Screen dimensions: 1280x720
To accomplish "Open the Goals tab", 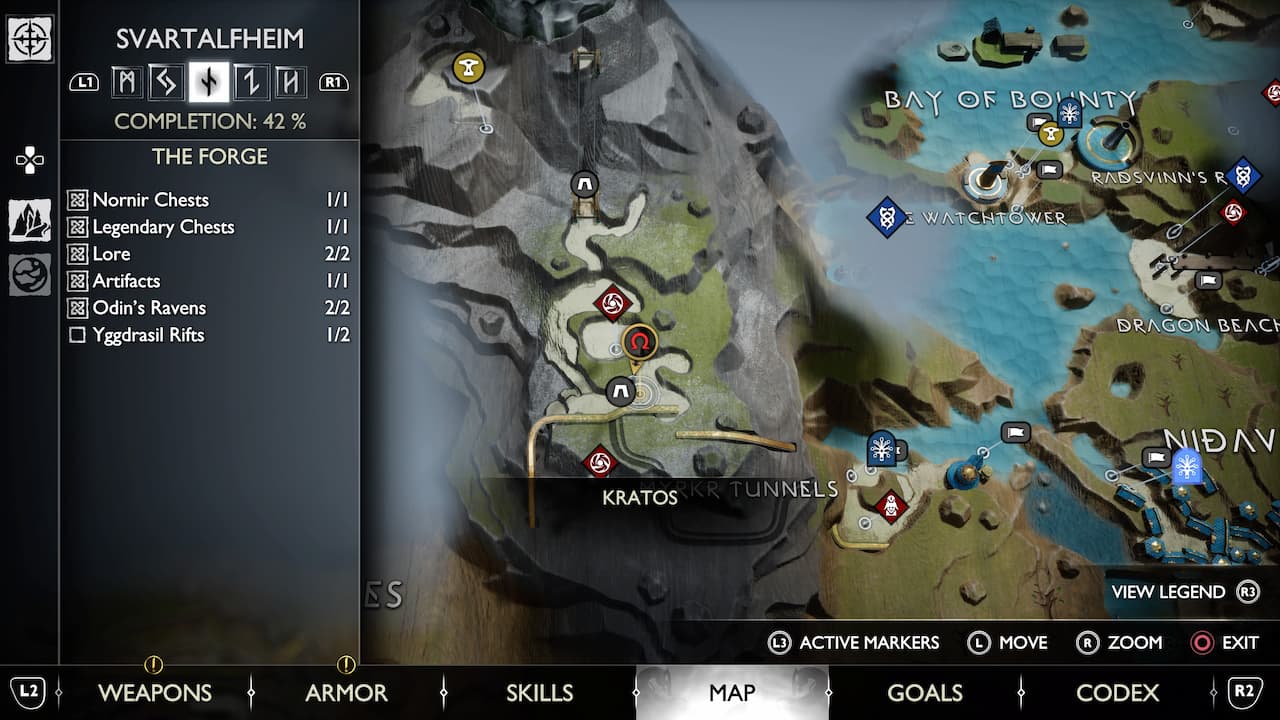I will pyautogui.click(x=924, y=692).
